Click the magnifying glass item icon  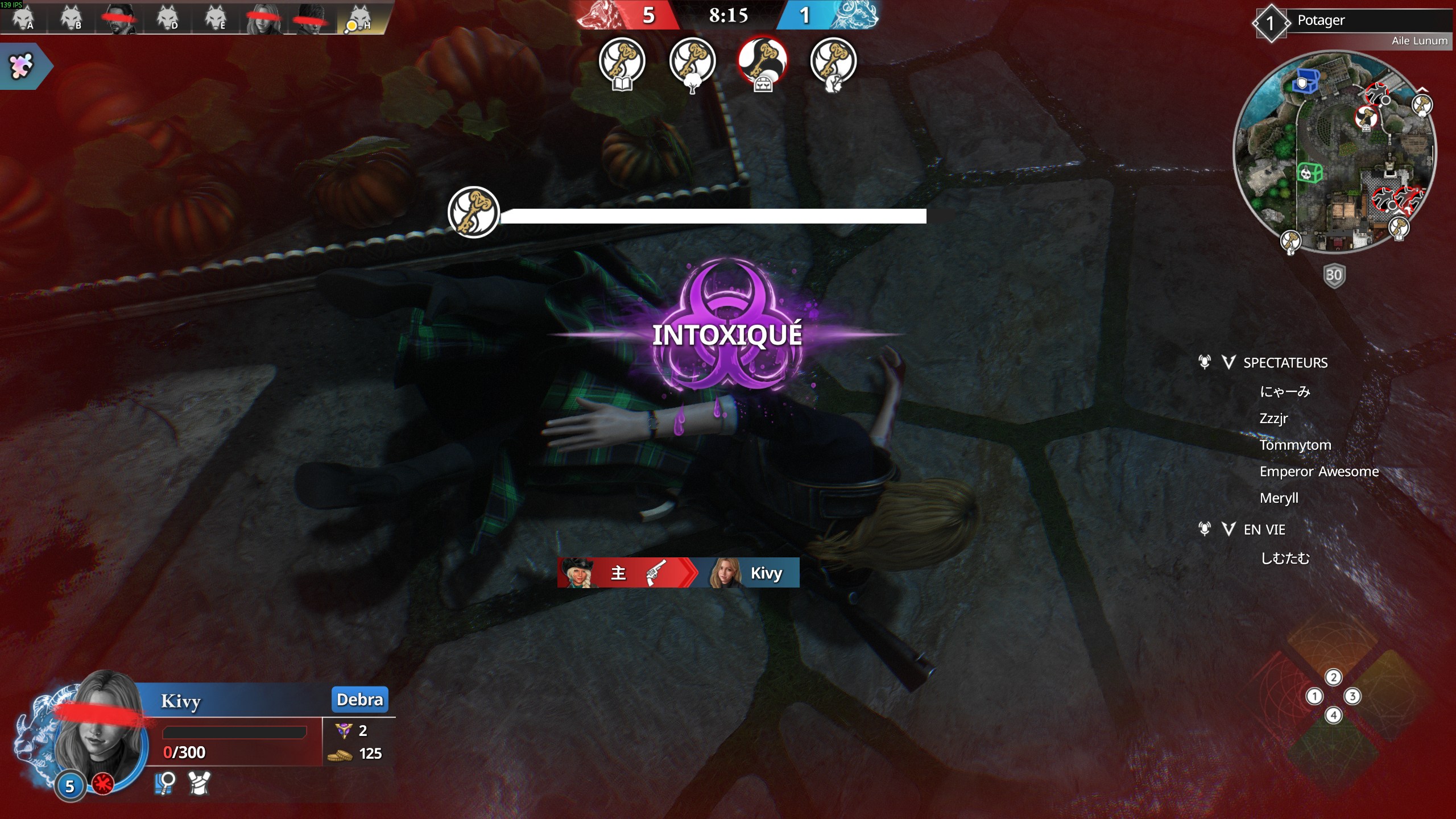click(x=165, y=783)
